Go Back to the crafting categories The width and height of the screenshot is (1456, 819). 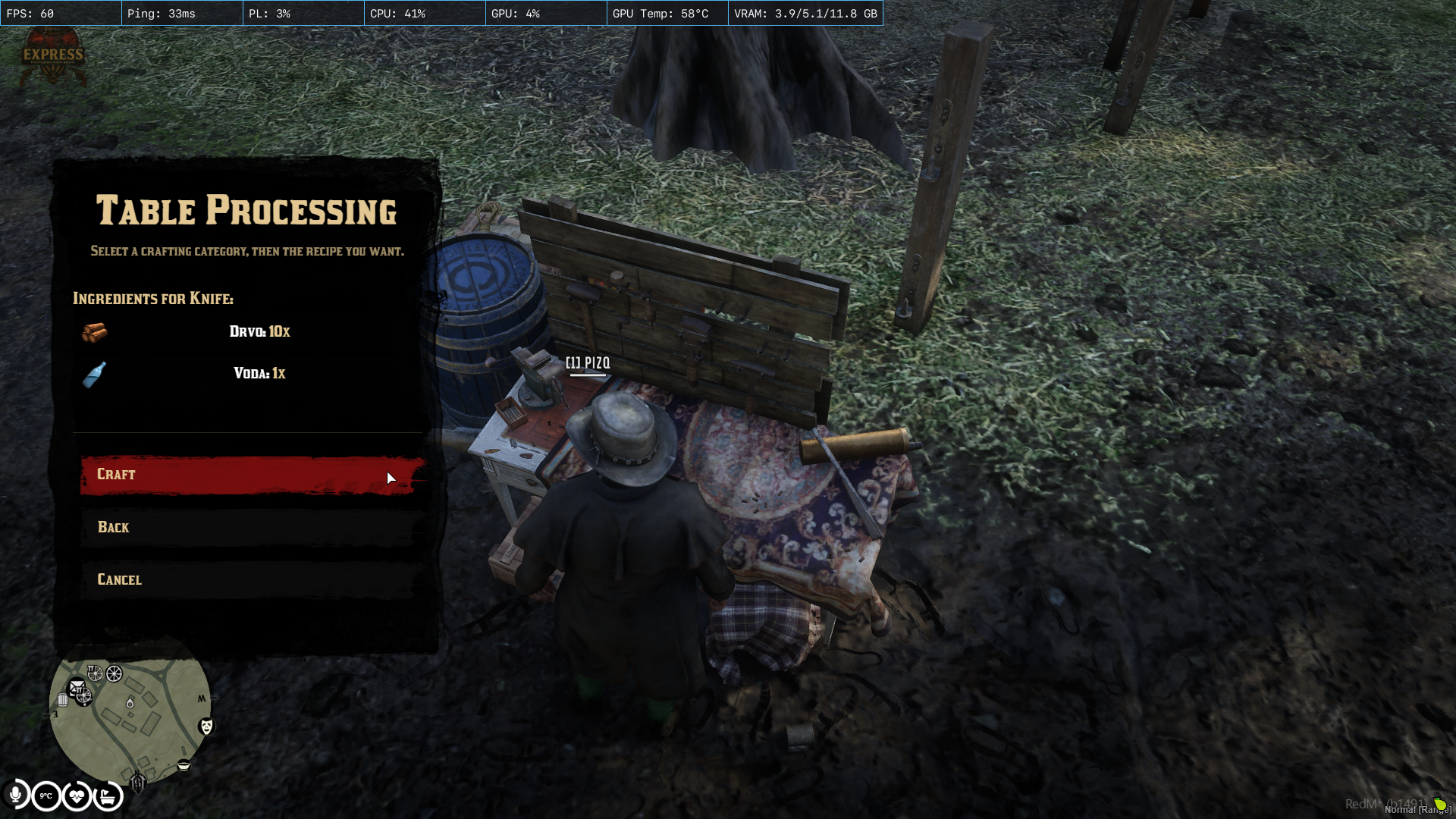(x=250, y=528)
